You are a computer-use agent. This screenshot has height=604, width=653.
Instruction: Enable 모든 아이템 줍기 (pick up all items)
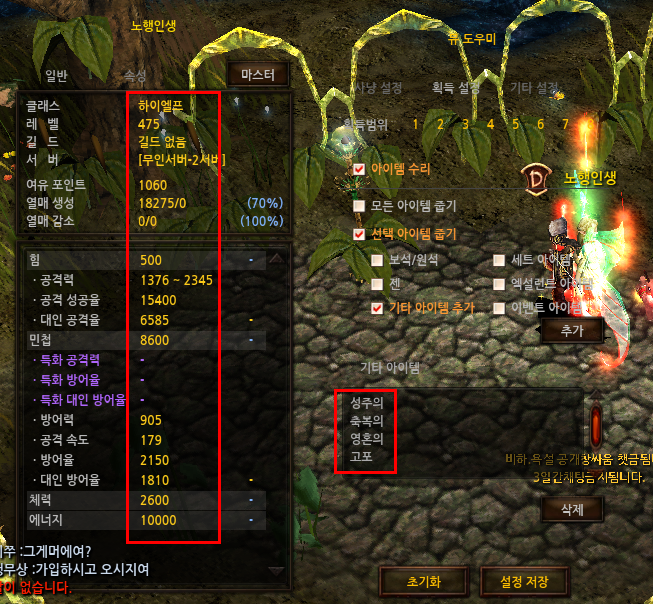click(360, 206)
